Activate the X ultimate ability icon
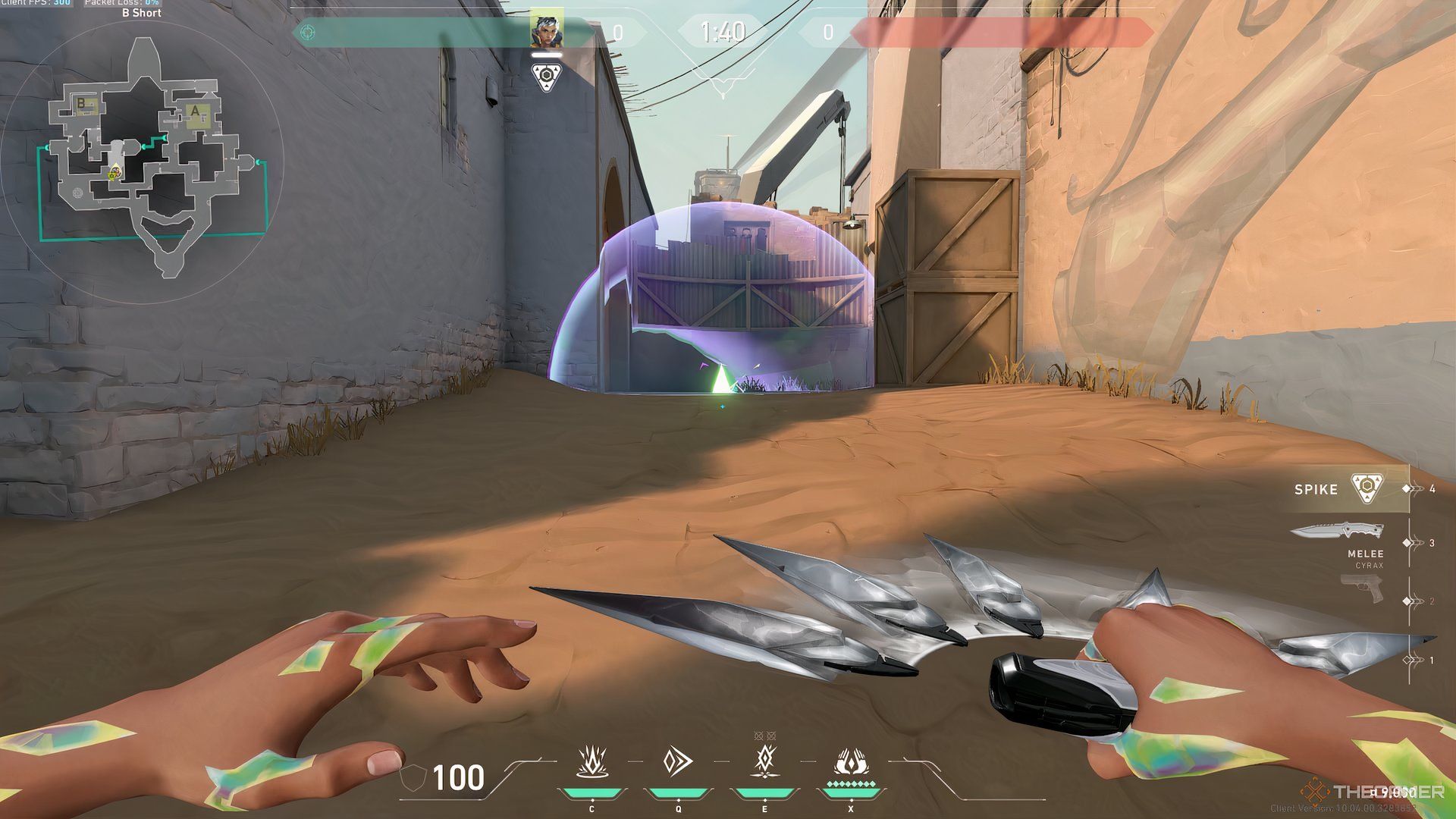 click(851, 761)
